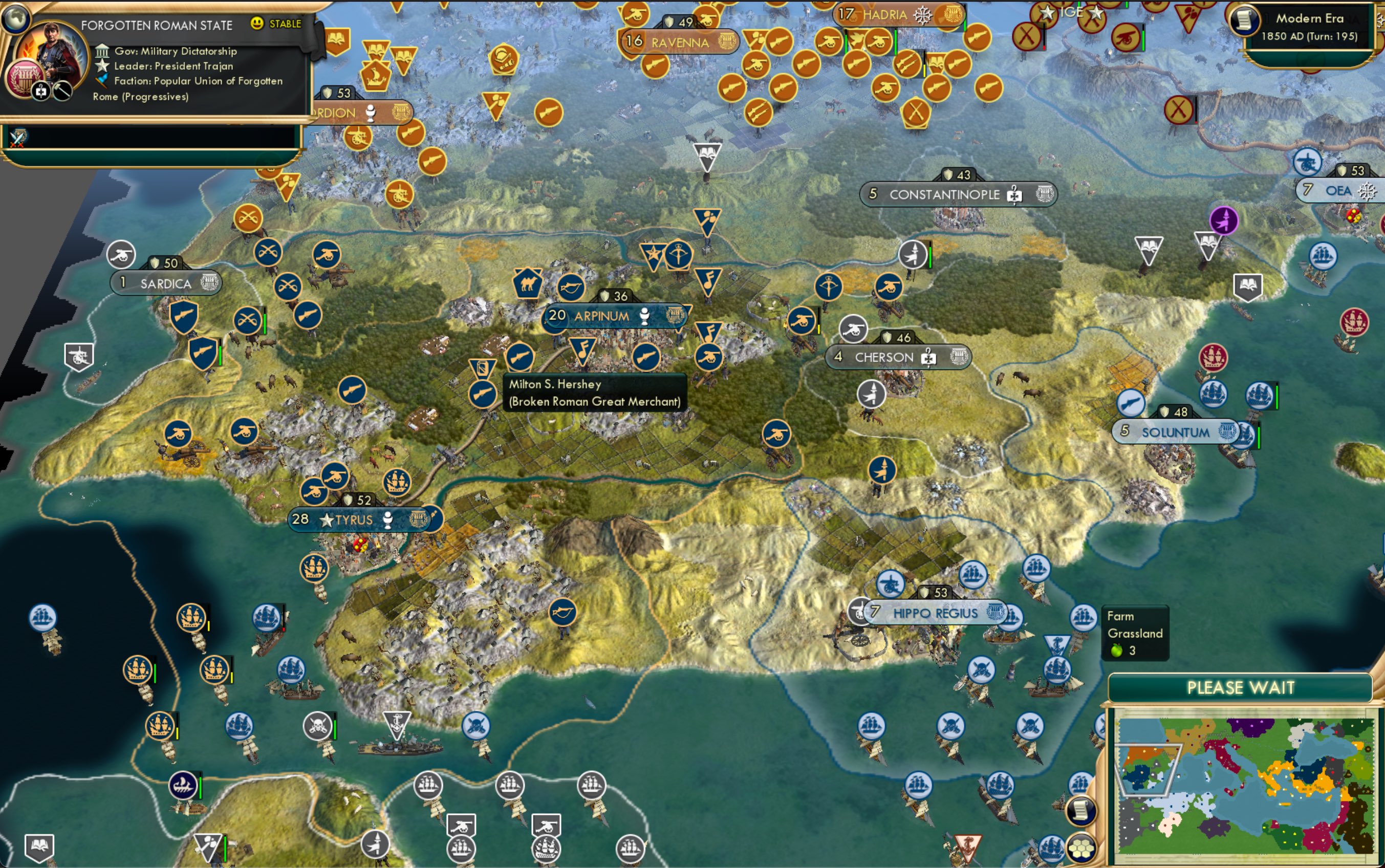Open the Arpinum city banner
The image size is (1385, 868).
[x=601, y=316]
